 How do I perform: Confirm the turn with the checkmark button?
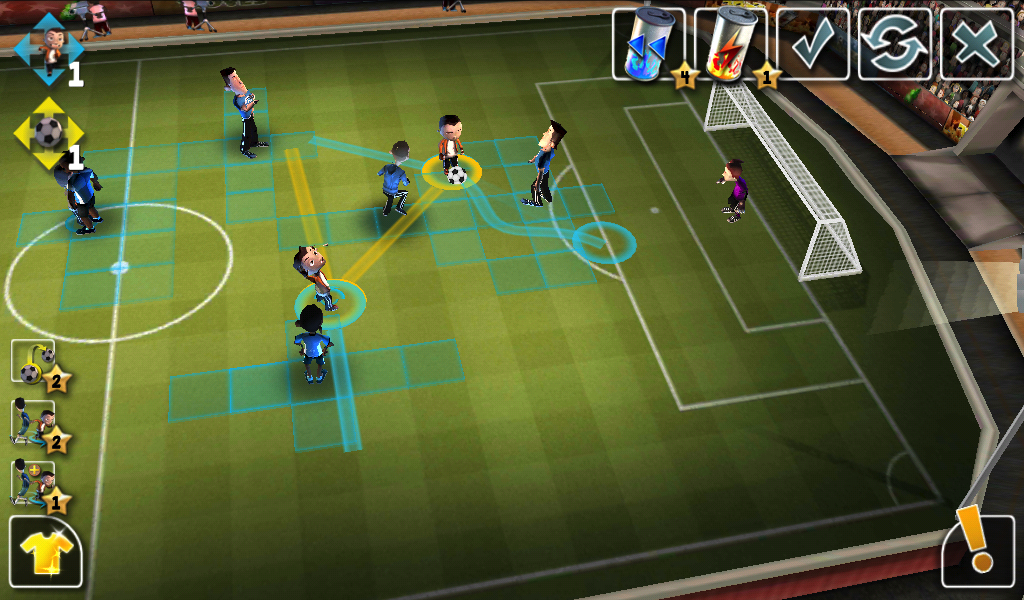813,45
